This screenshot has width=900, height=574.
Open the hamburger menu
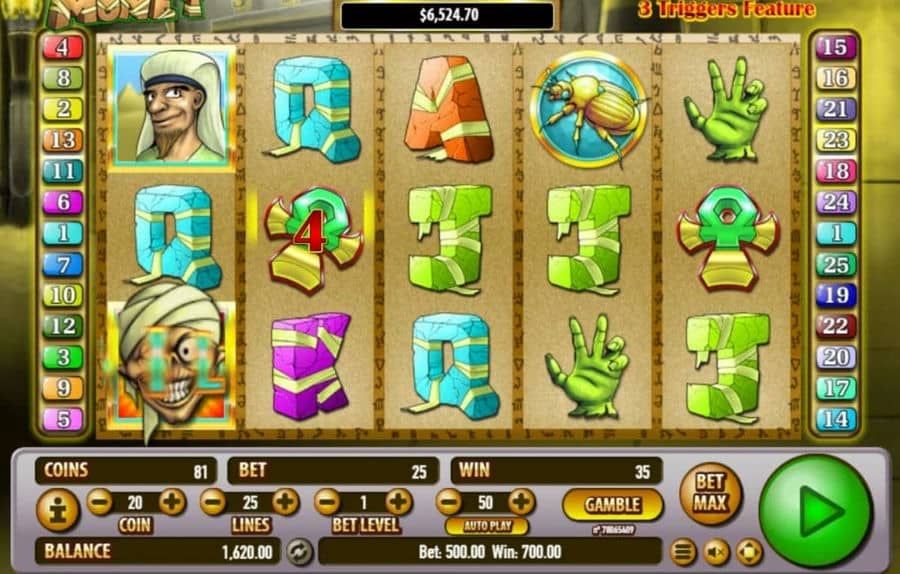(683, 551)
